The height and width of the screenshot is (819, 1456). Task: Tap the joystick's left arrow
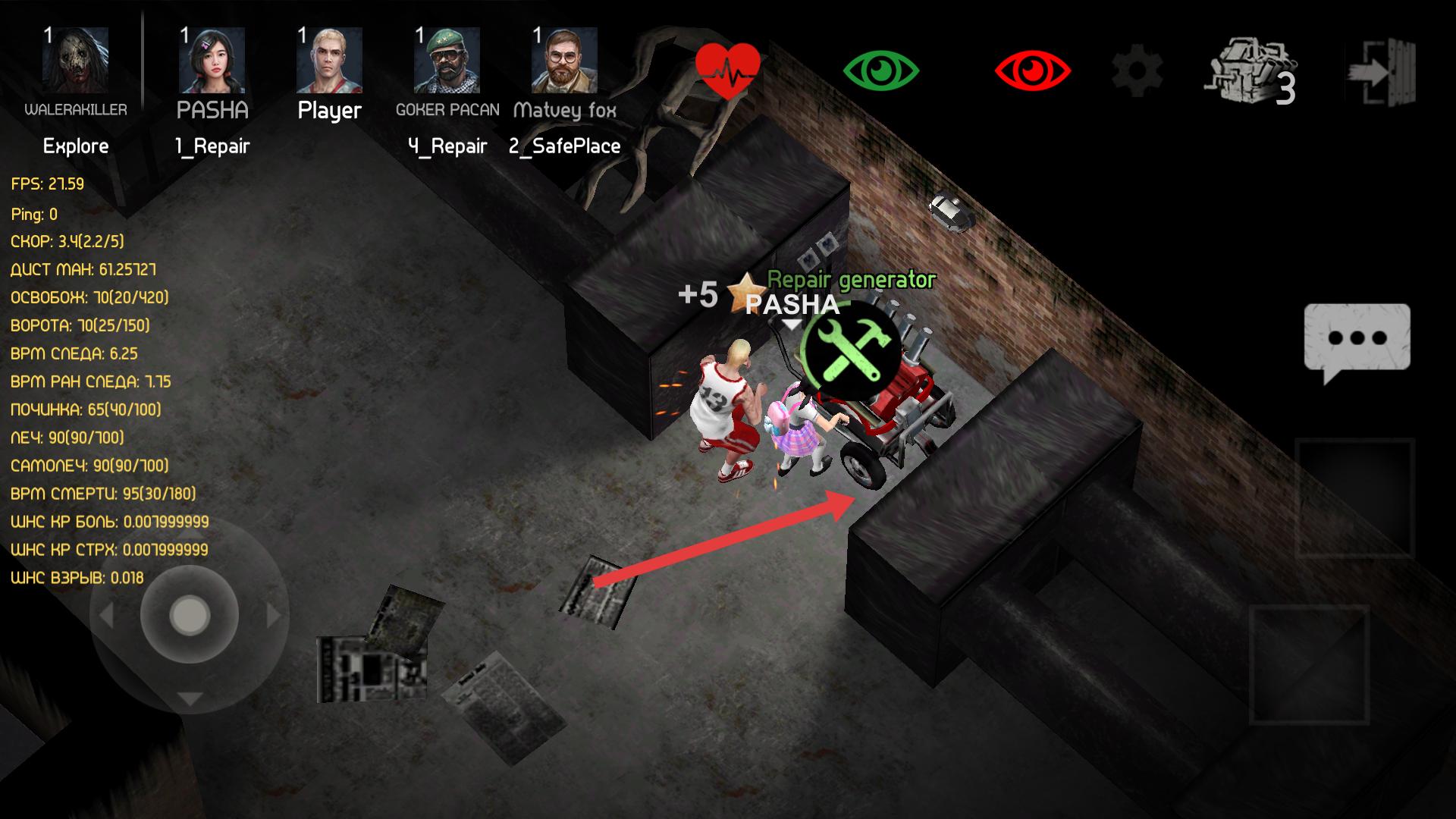[x=106, y=615]
